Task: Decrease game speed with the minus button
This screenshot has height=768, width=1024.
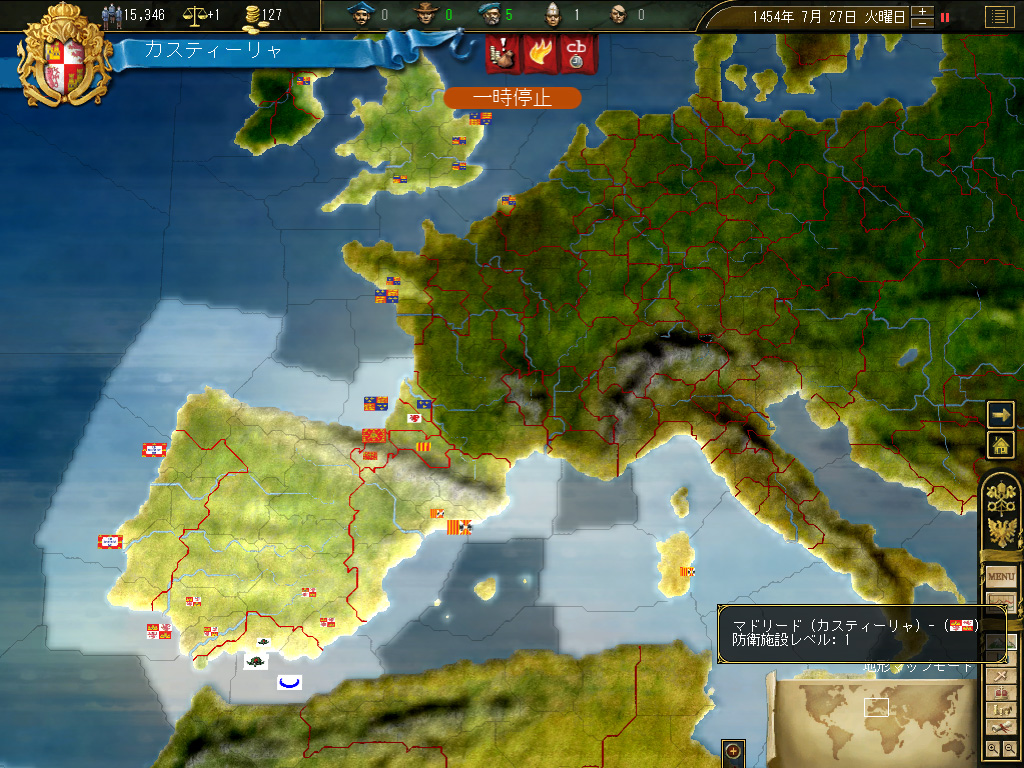Action: [923, 22]
